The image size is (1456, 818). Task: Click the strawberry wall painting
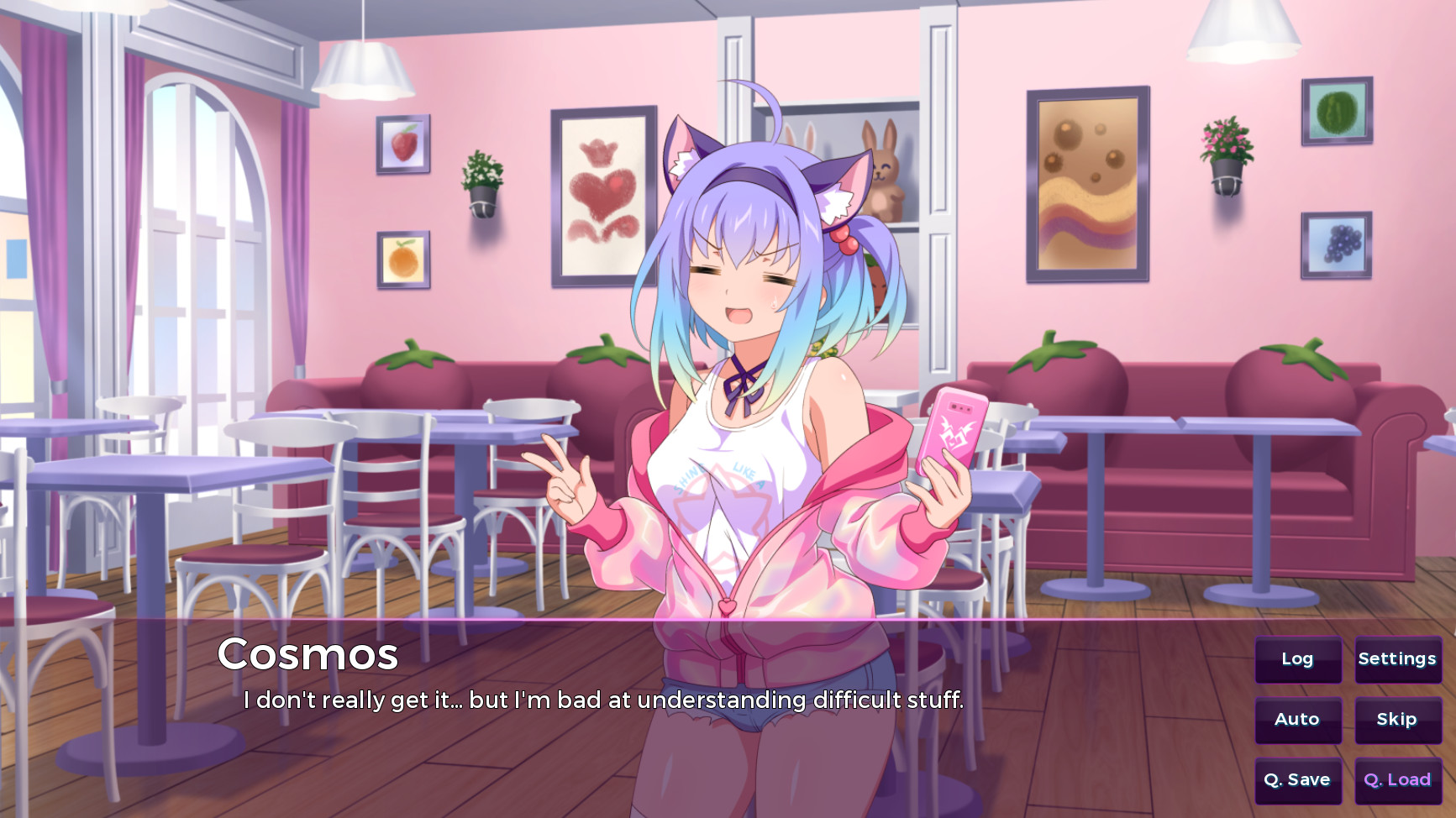(402, 144)
